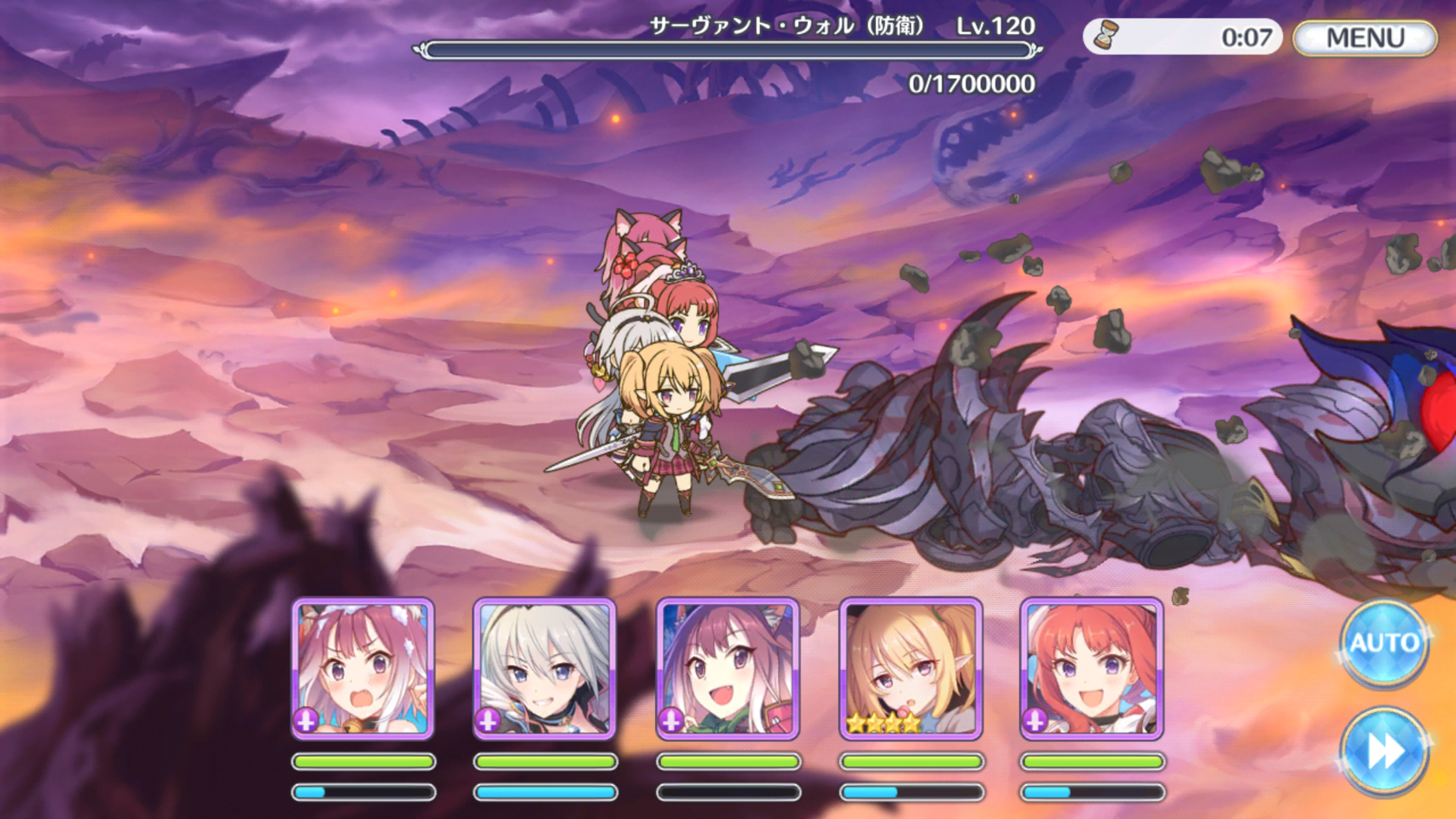Trigger the silver-haired character's portrait
This screenshot has height=819, width=1456.
[x=545, y=668]
